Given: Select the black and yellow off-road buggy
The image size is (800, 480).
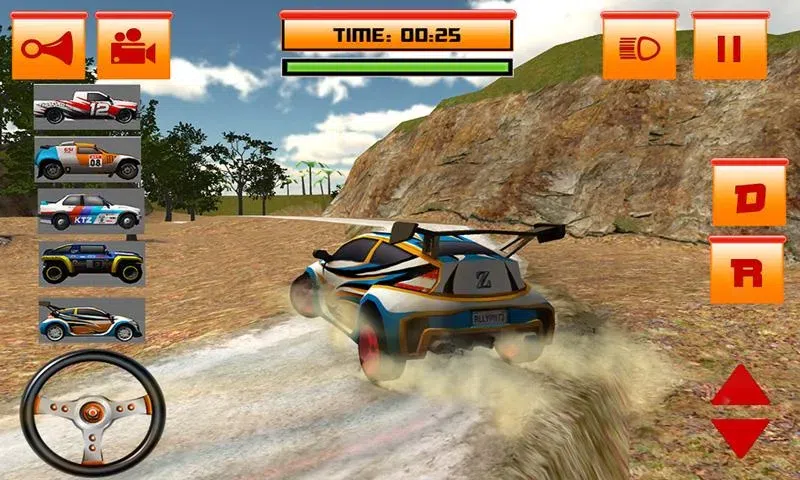Looking at the screenshot, I should pos(91,265).
